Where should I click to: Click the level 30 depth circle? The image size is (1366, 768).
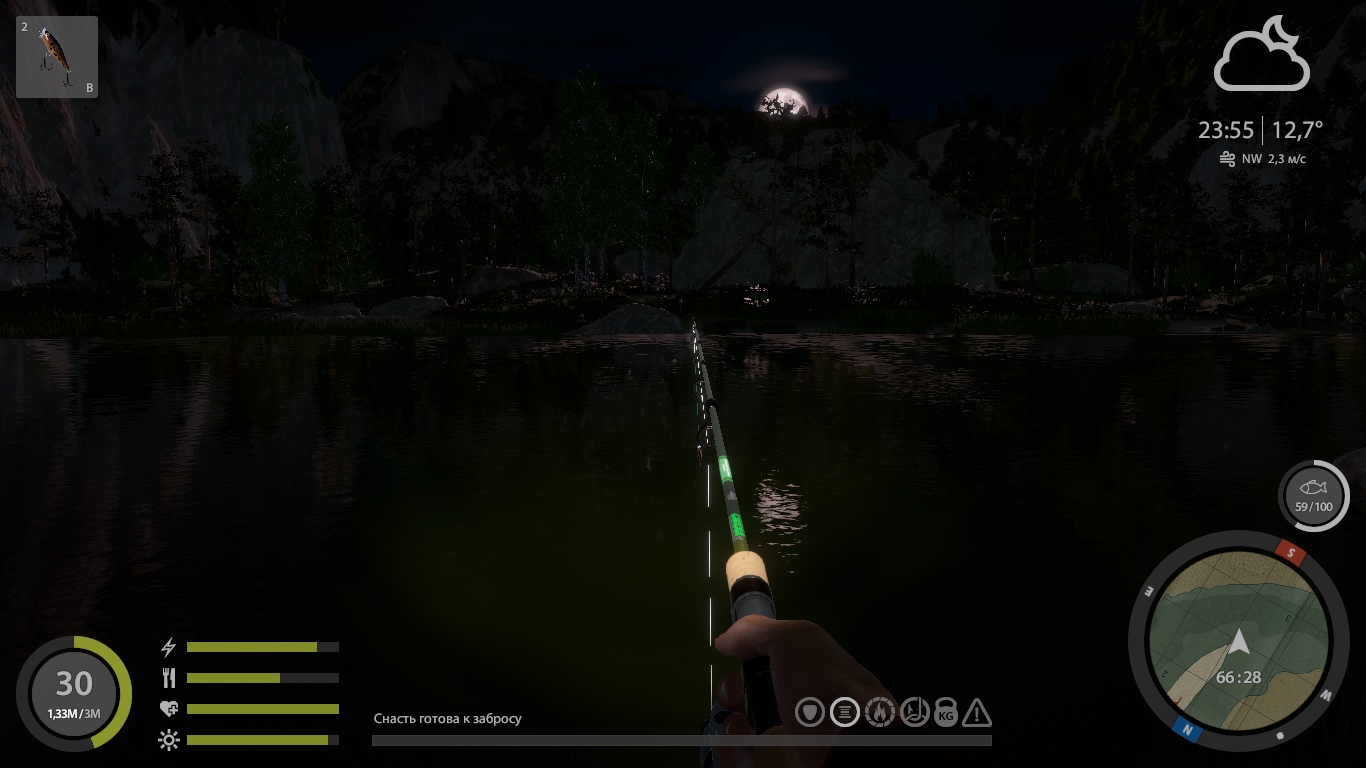(x=74, y=693)
